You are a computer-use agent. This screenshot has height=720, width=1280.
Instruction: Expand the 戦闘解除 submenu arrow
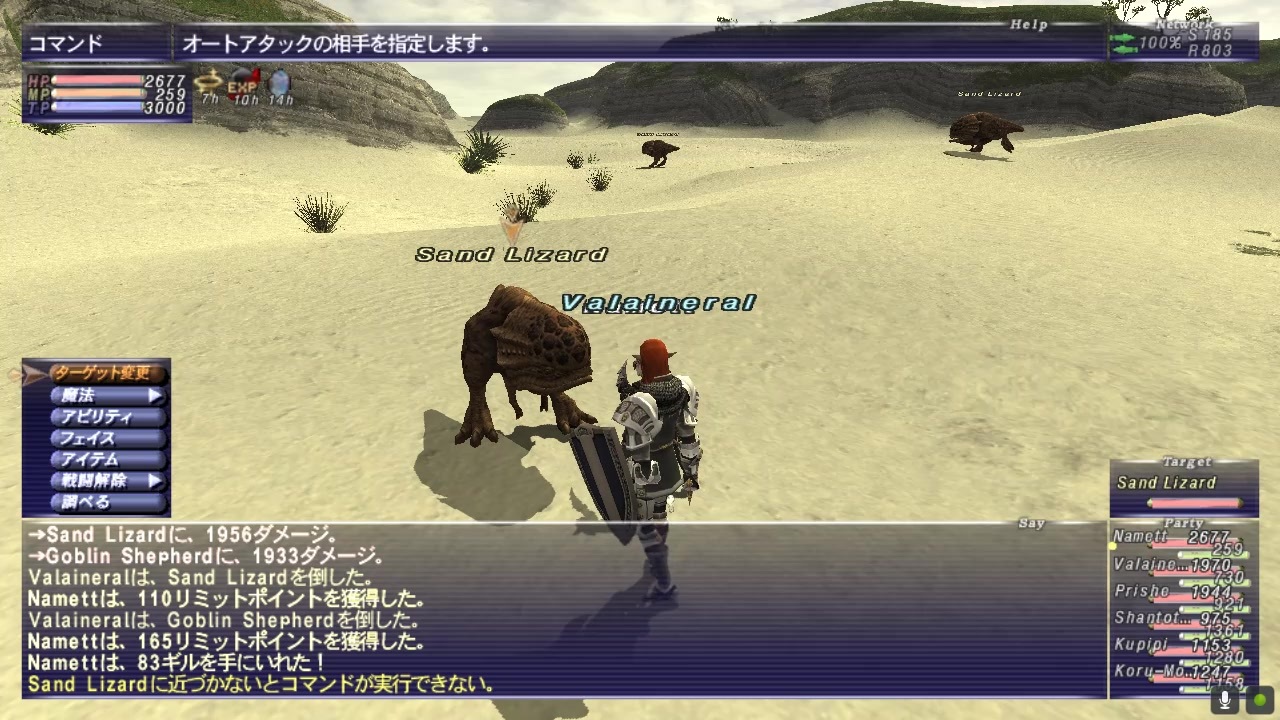pos(153,480)
